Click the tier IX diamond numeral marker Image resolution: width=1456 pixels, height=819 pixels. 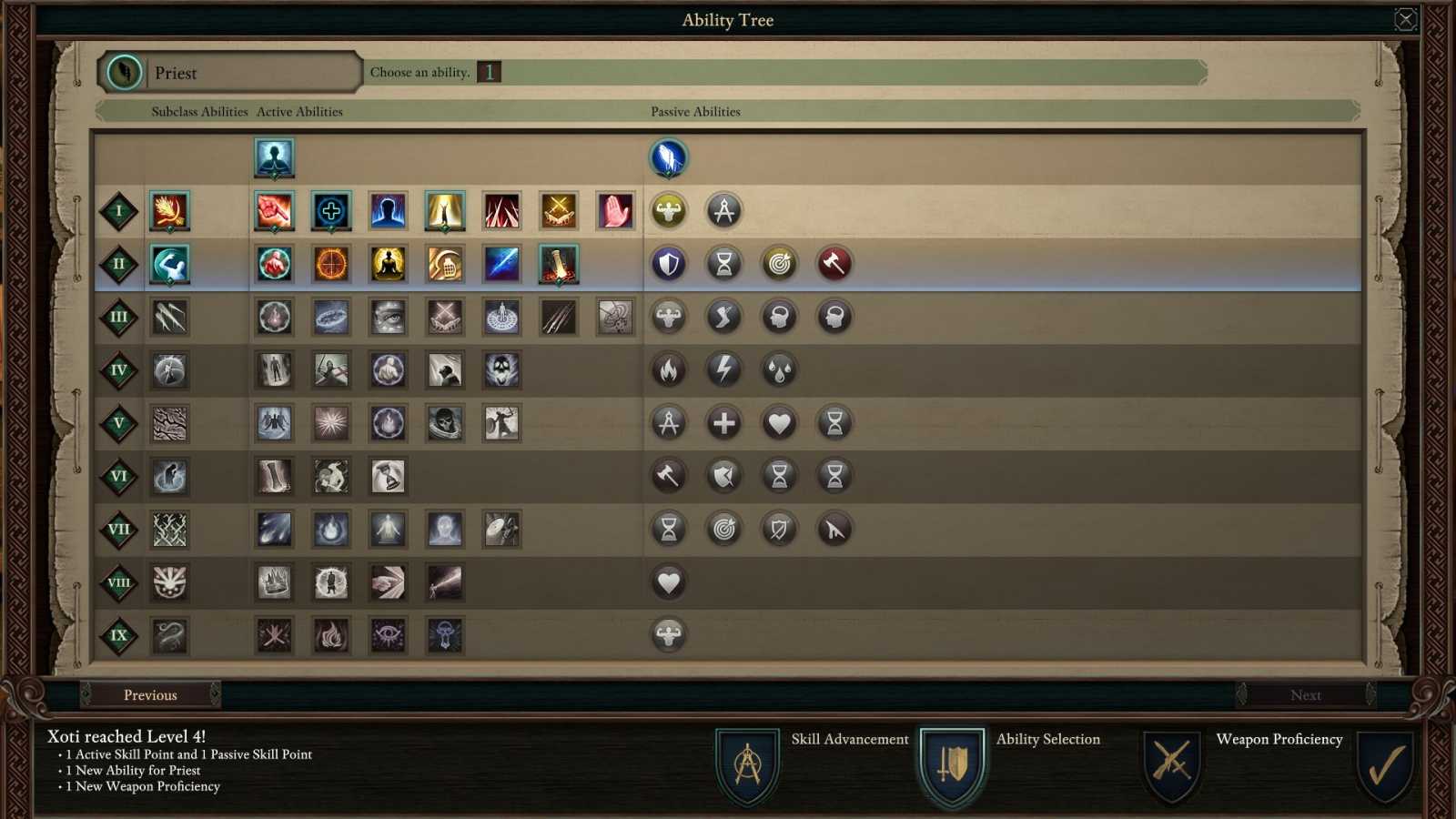coord(117,636)
